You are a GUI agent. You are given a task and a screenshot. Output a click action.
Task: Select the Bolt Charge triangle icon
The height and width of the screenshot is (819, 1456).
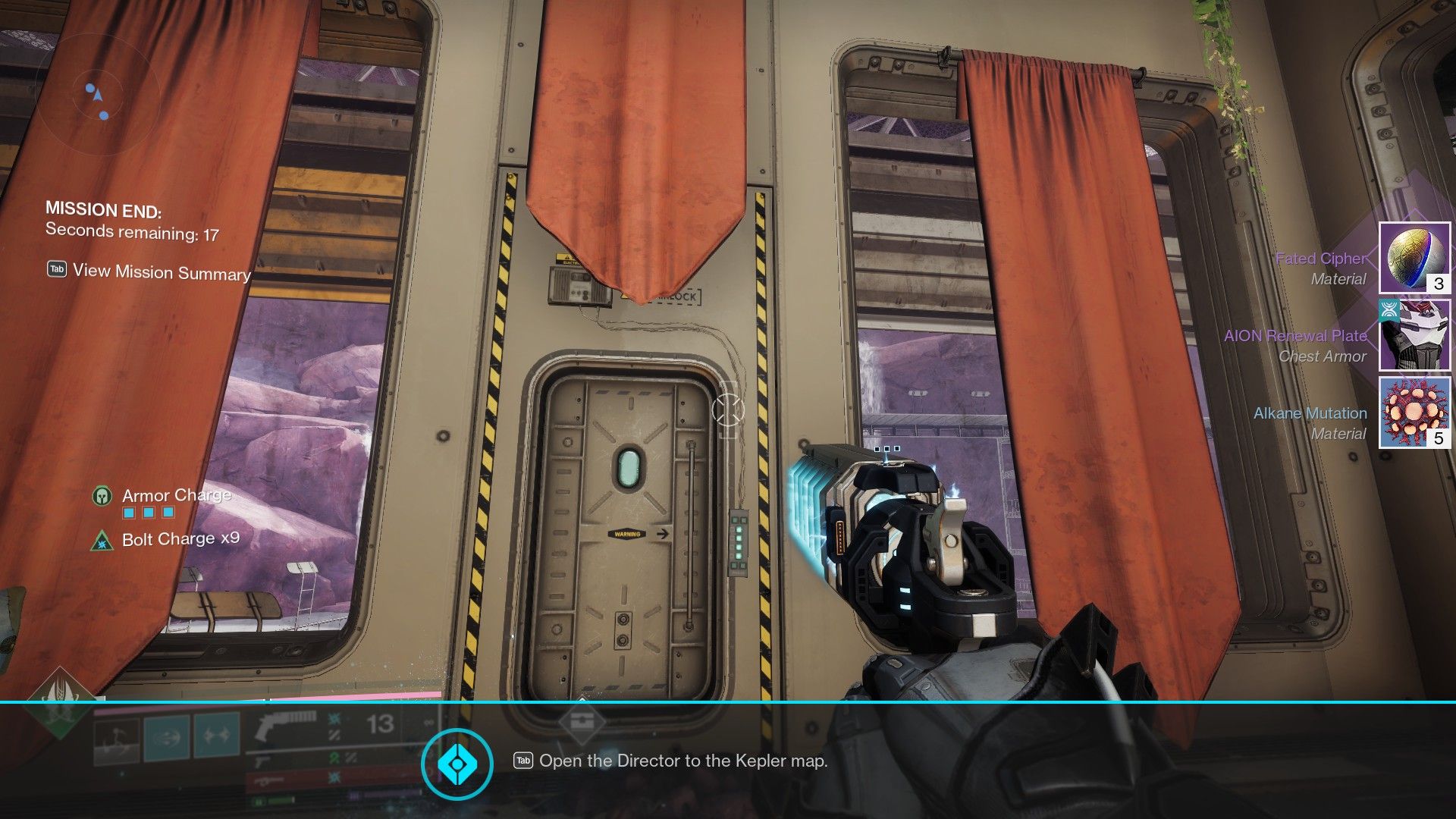coord(101,540)
